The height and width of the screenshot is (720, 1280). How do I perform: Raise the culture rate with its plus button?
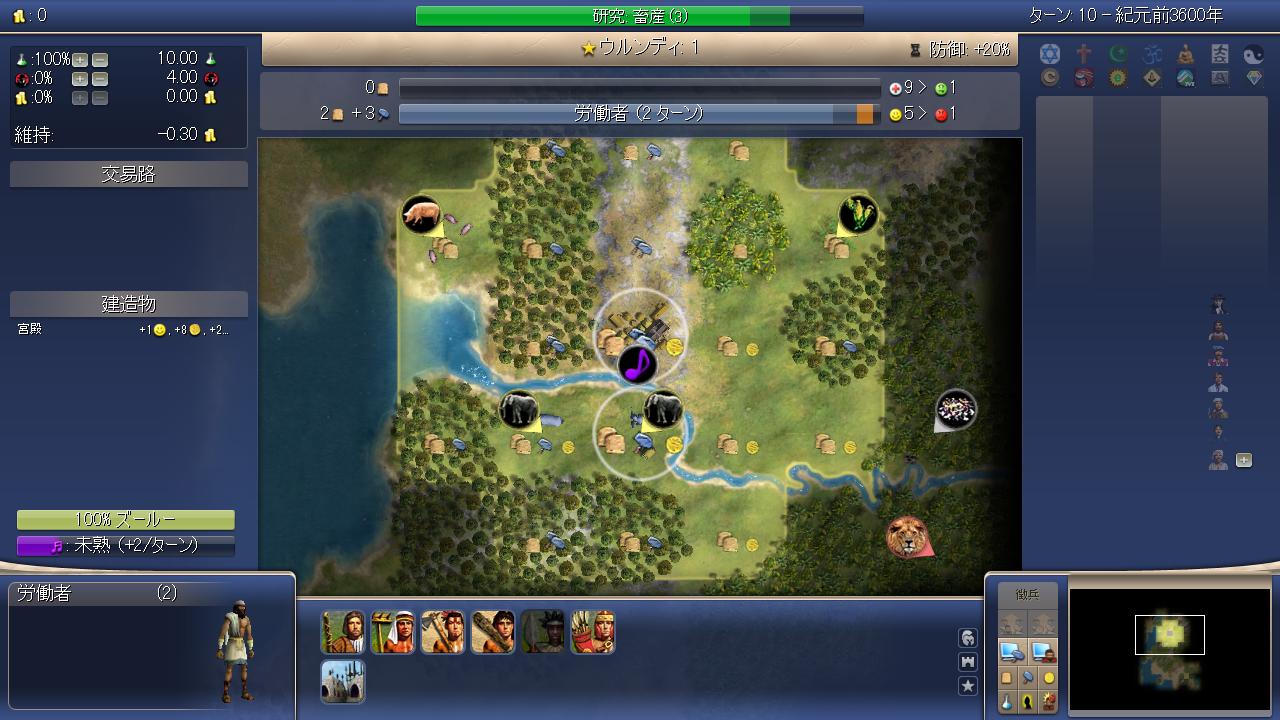pyautogui.click(x=80, y=79)
